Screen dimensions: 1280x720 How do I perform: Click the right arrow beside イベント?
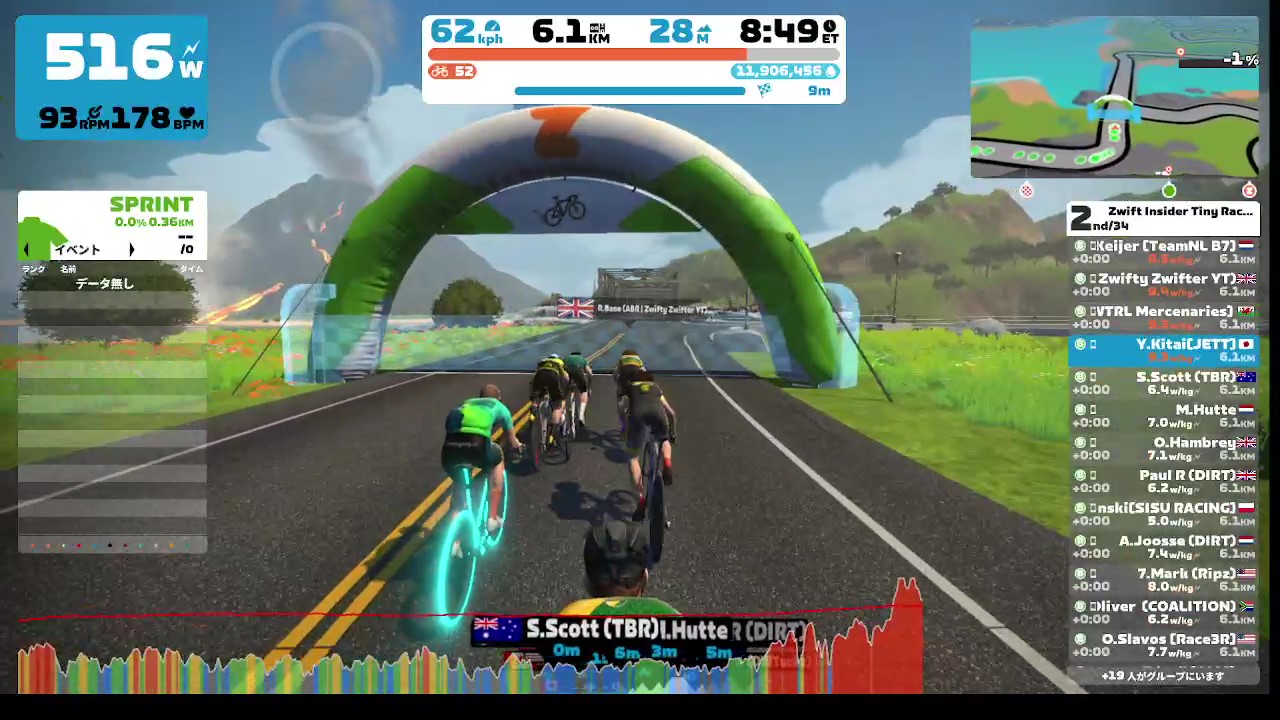[x=131, y=250]
